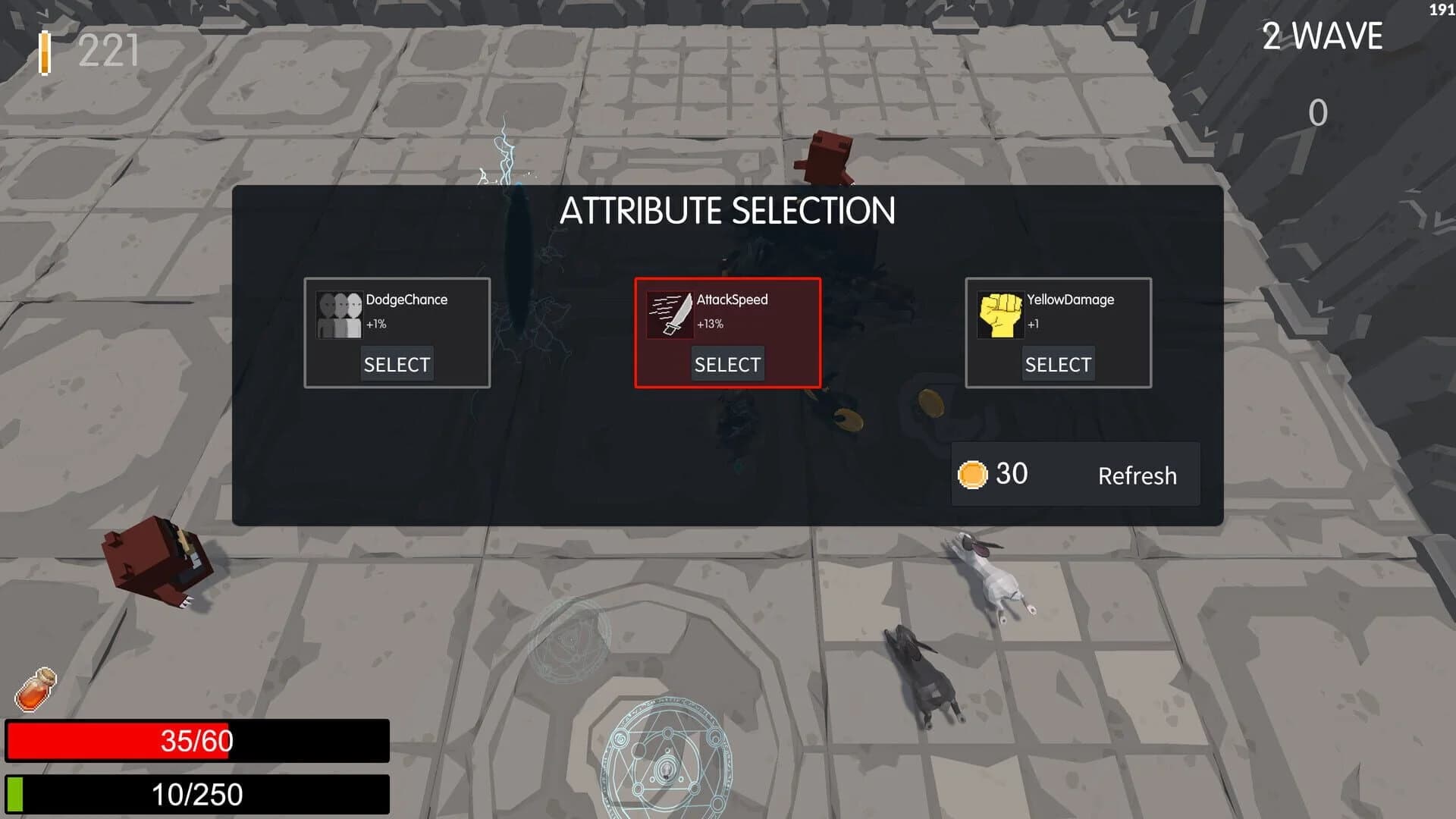Click the coin icon beside Refresh

click(972, 472)
